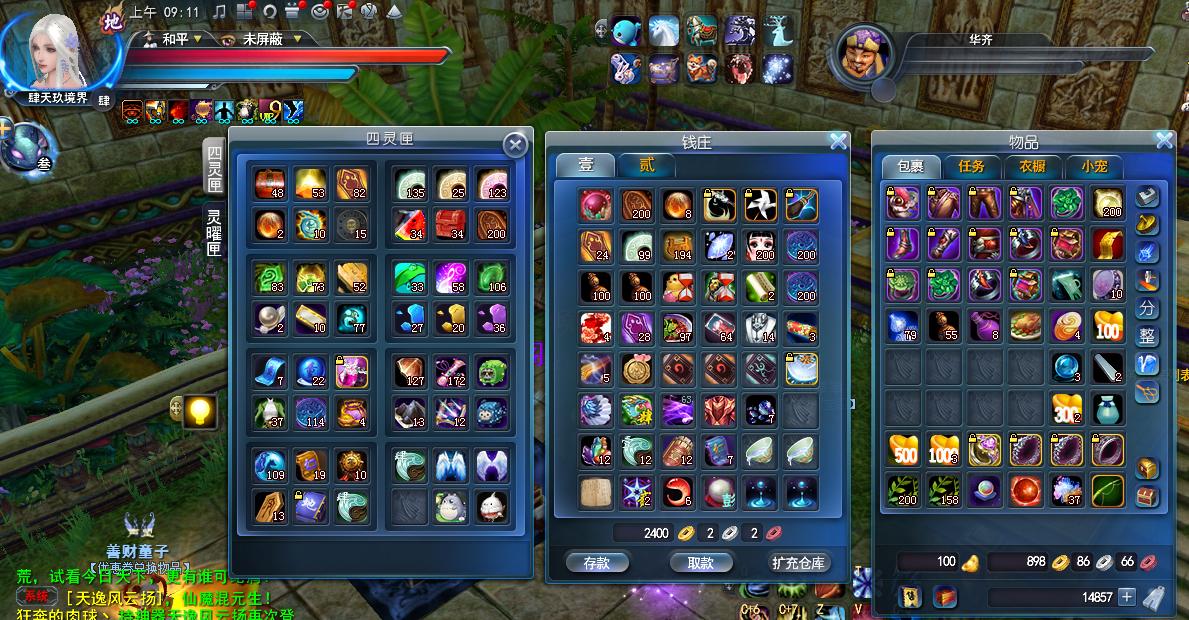Click the 整 sort inventory button
1189x620 pixels.
point(1147,337)
